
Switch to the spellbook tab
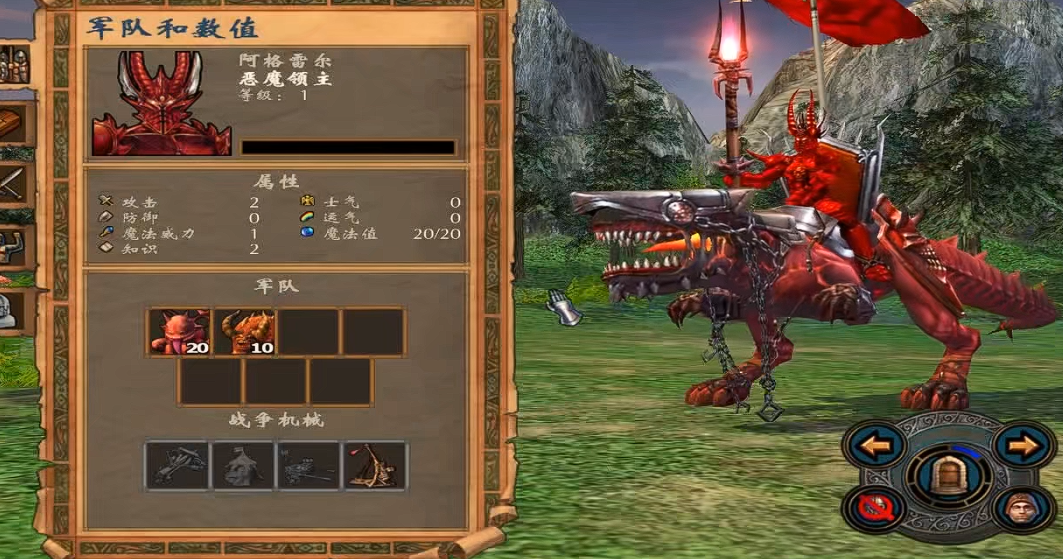pyautogui.click(x=14, y=124)
